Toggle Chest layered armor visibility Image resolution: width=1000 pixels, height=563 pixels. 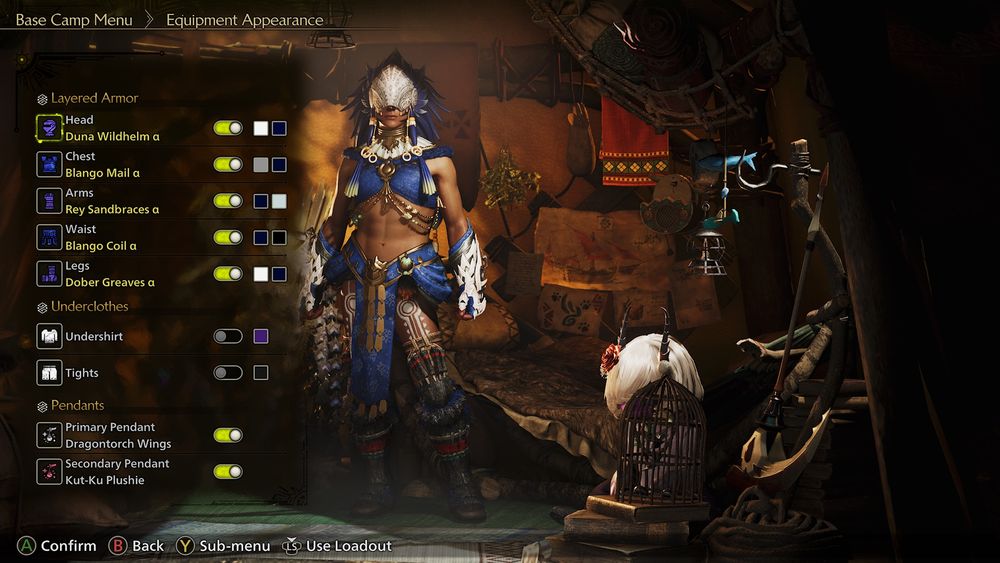pyautogui.click(x=228, y=165)
